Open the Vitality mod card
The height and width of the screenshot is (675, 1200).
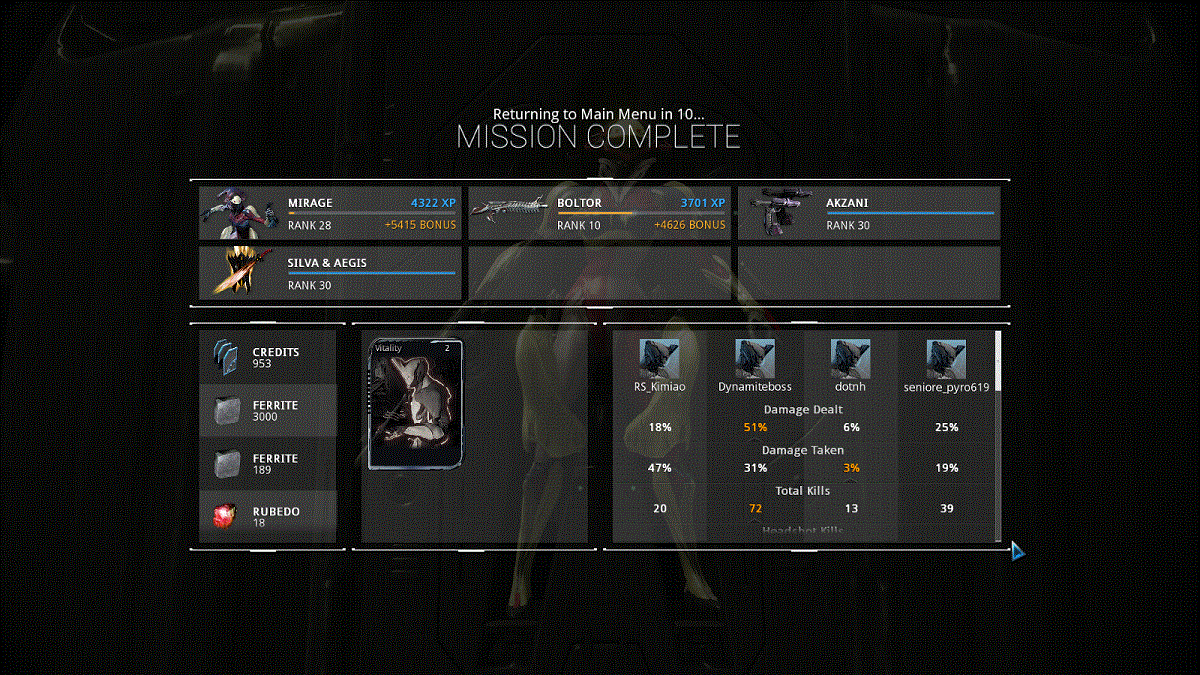pyautogui.click(x=417, y=404)
